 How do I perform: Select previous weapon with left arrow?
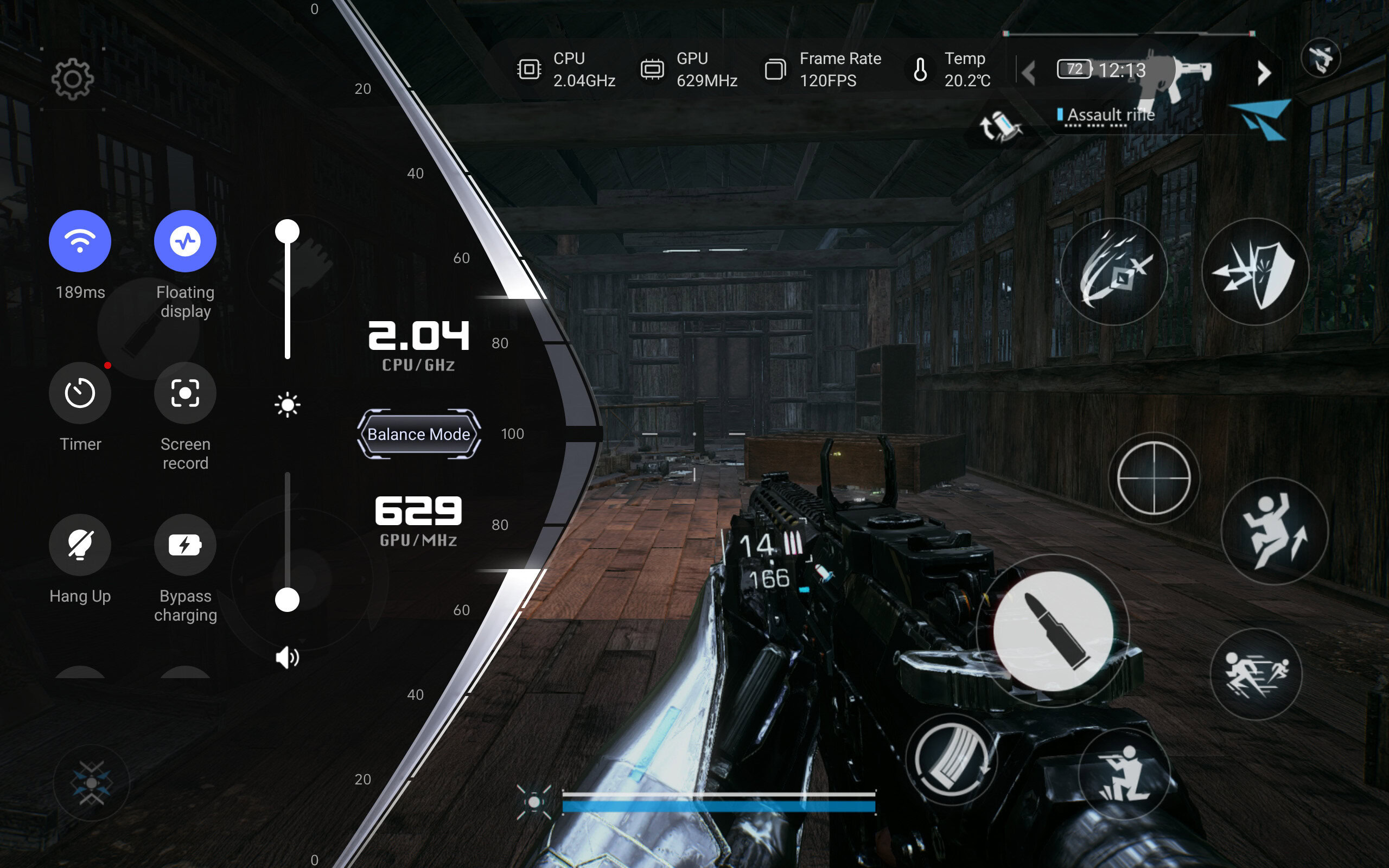(1029, 73)
